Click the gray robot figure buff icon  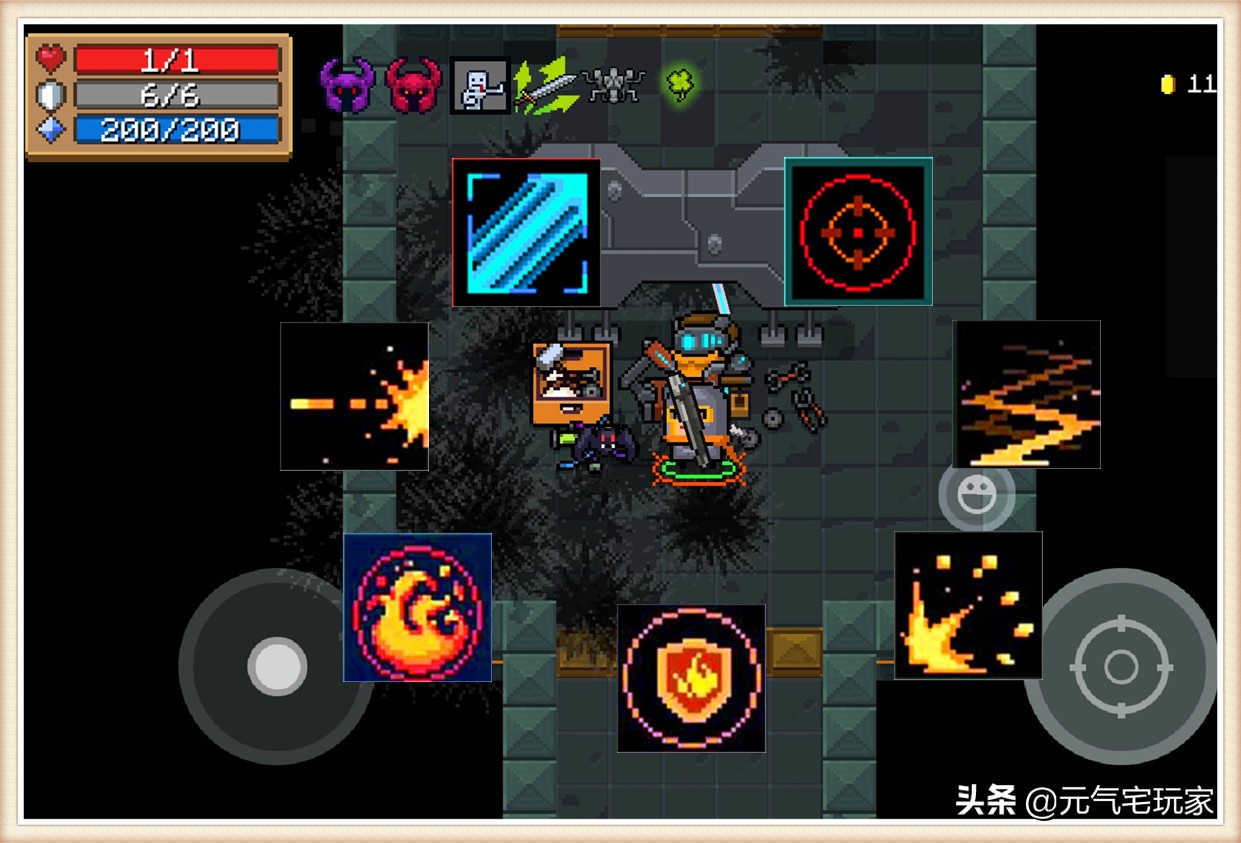pyautogui.click(x=479, y=86)
